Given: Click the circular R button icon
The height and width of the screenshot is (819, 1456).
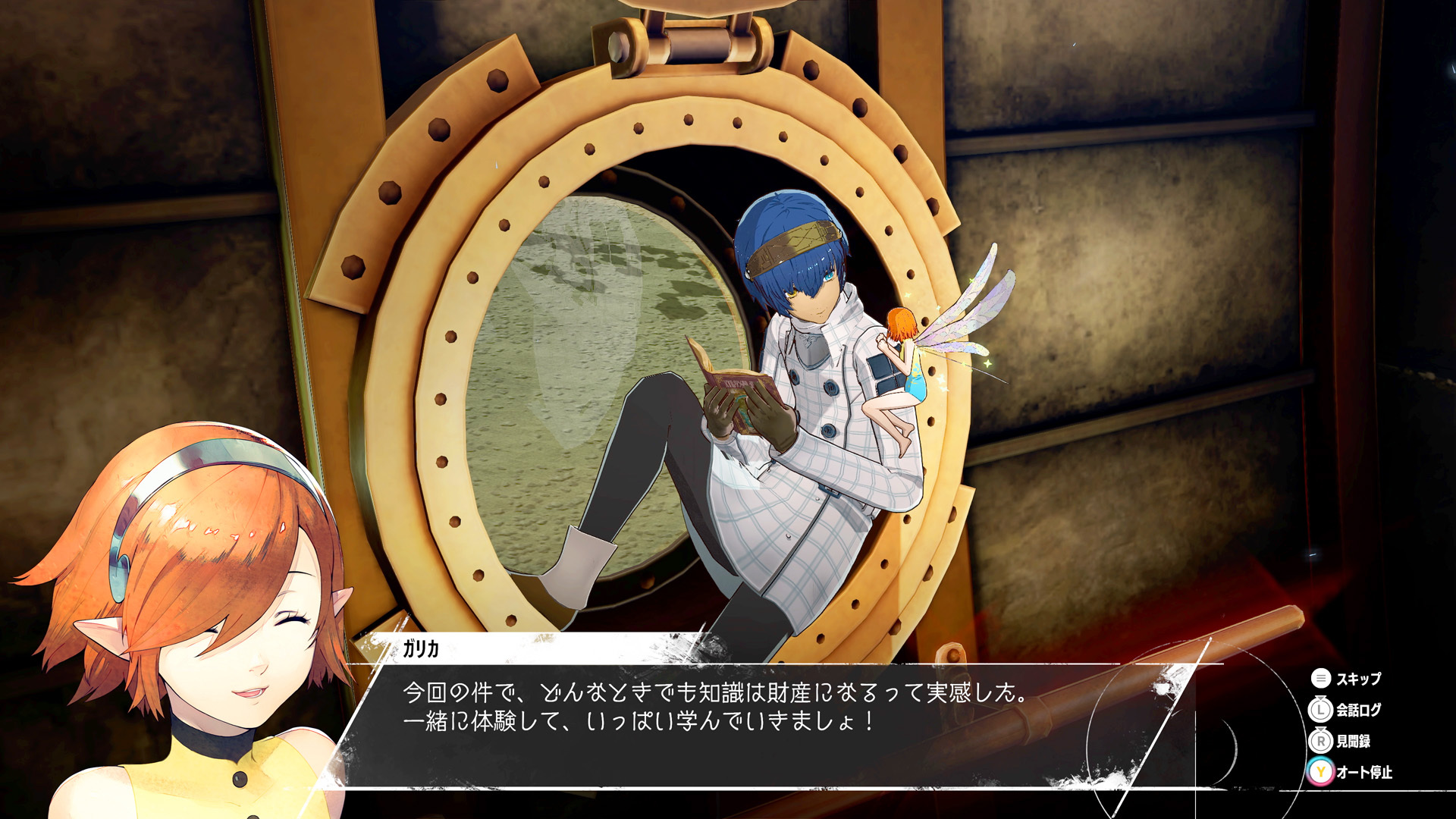Looking at the screenshot, I should 1321,742.
